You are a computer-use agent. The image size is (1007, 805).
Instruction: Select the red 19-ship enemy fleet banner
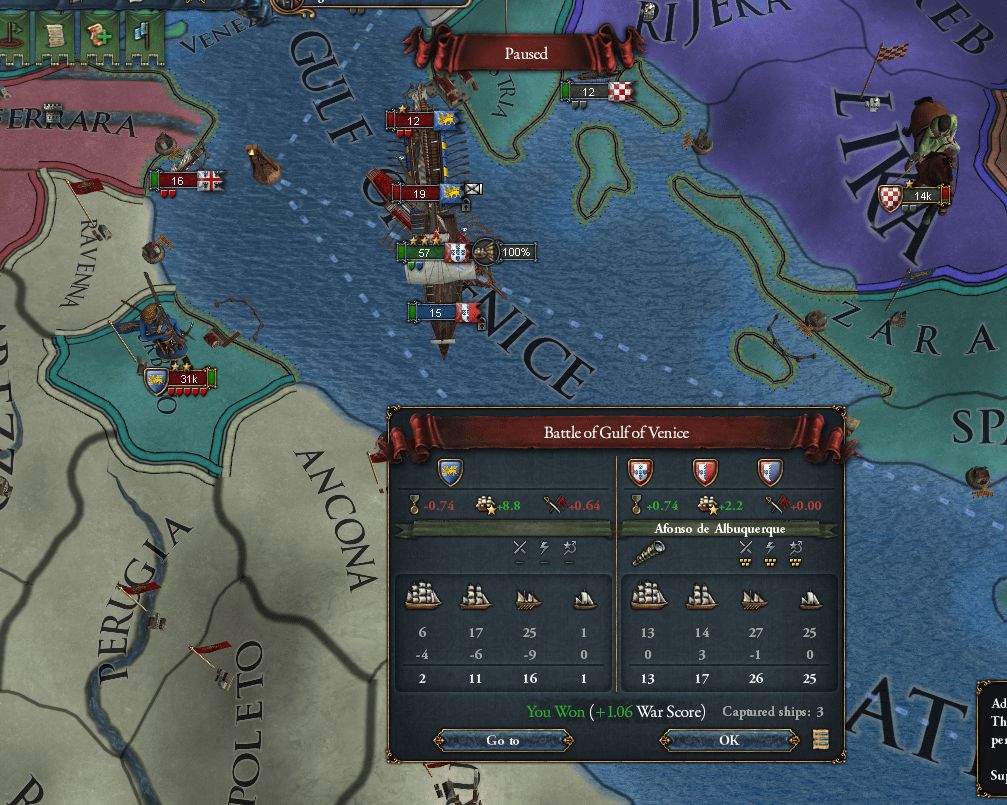[420, 194]
